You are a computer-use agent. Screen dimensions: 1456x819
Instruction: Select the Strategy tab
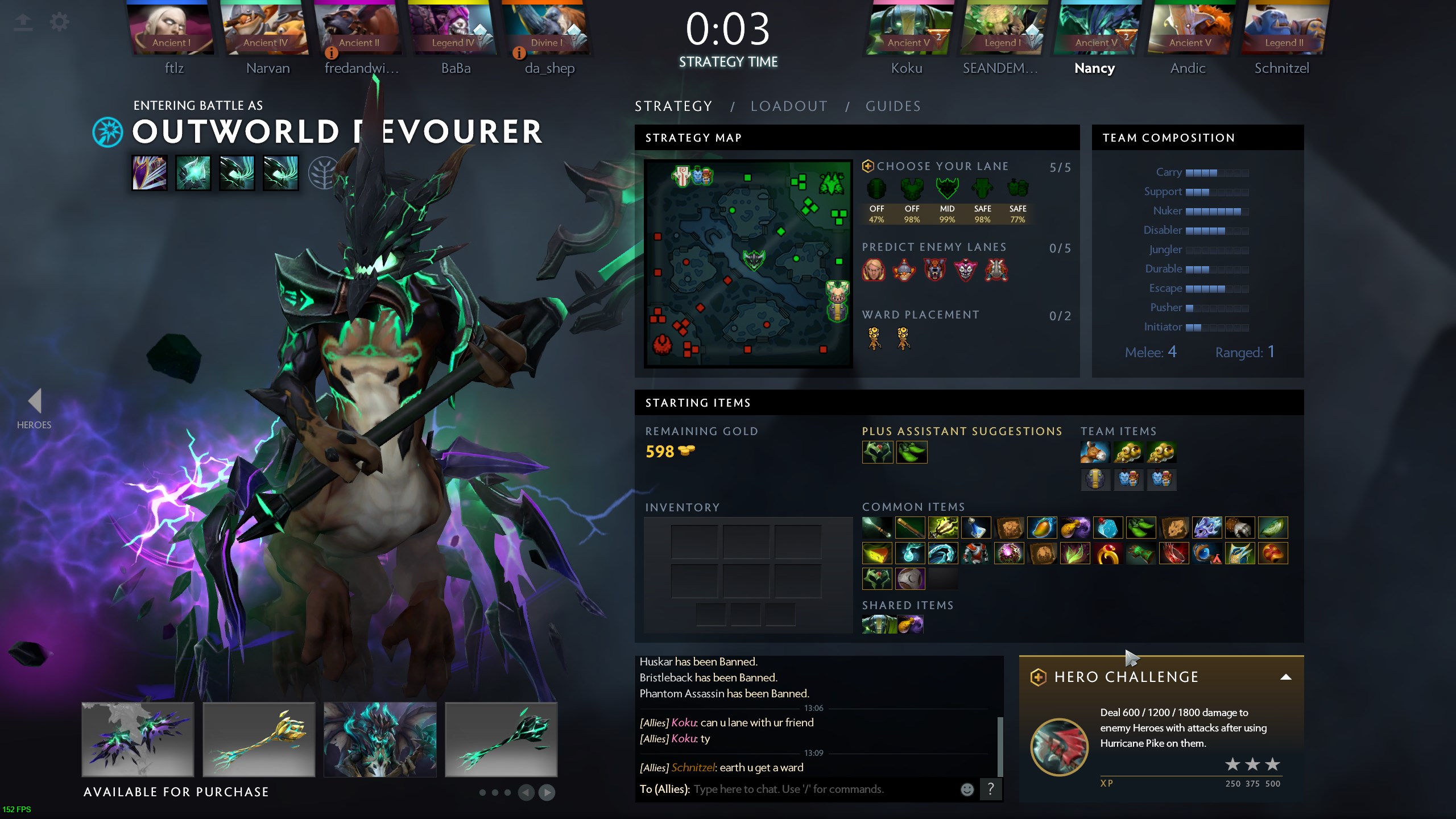click(673, 106)
